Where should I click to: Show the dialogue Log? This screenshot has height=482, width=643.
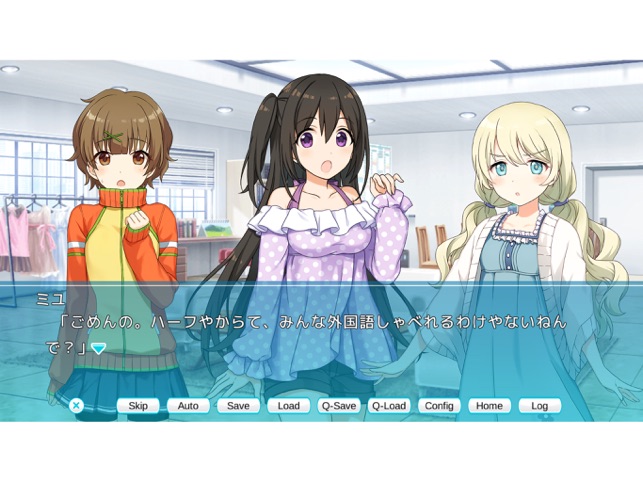(x=540, y=406)
